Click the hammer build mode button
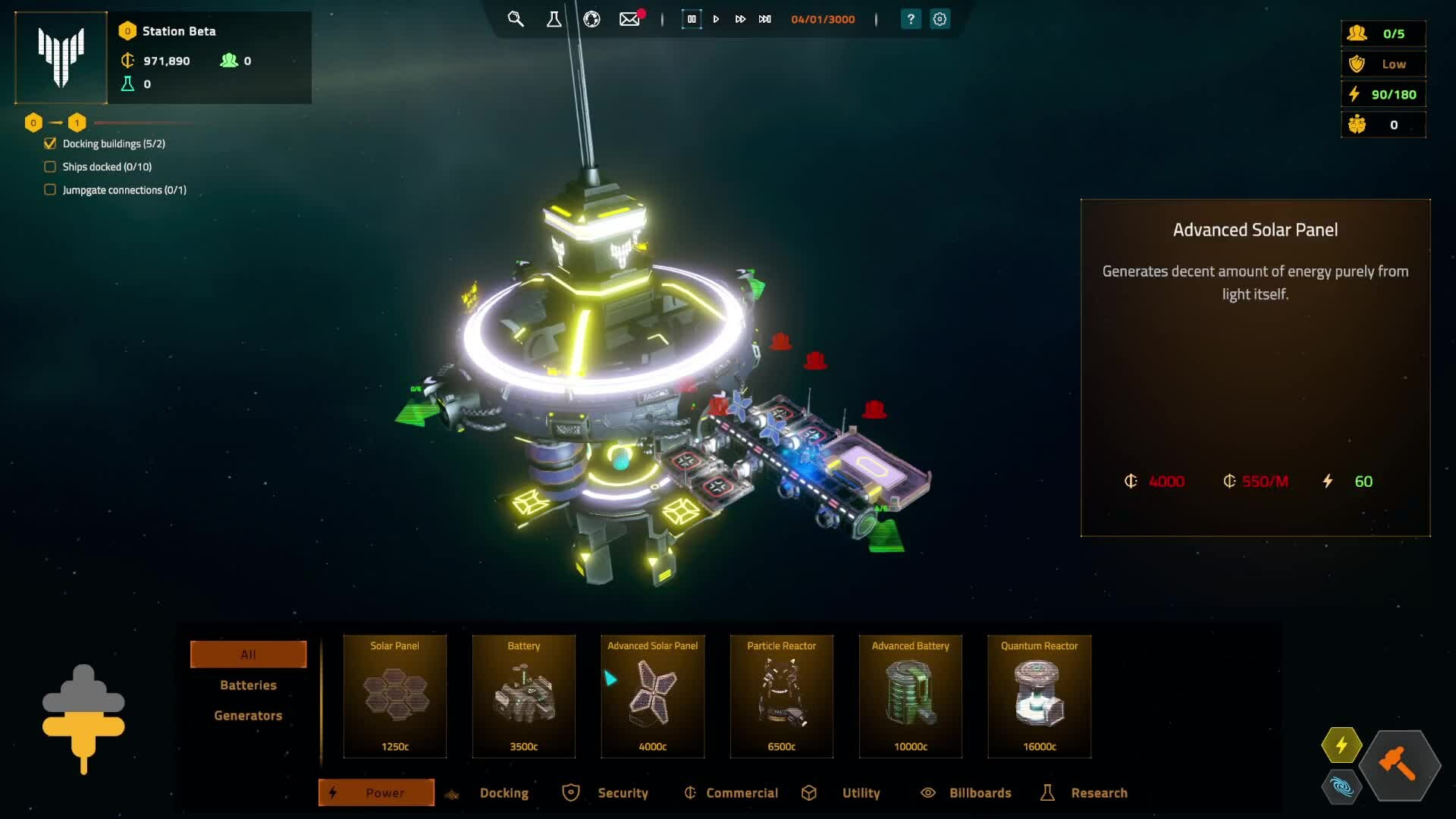 tap(1399, 764)
